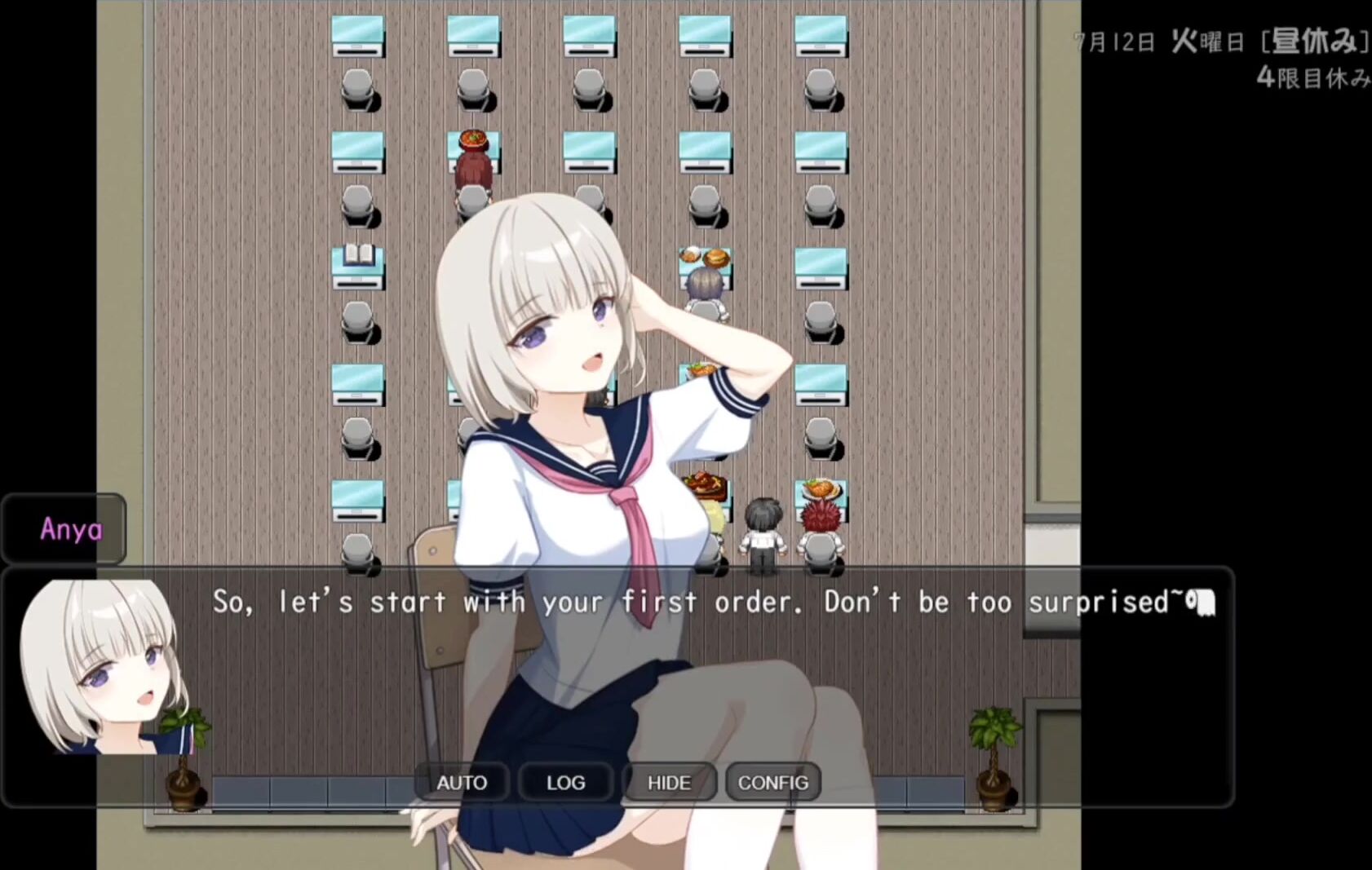Advance the dialogue via the continue cursor

tap(1202, 603)
